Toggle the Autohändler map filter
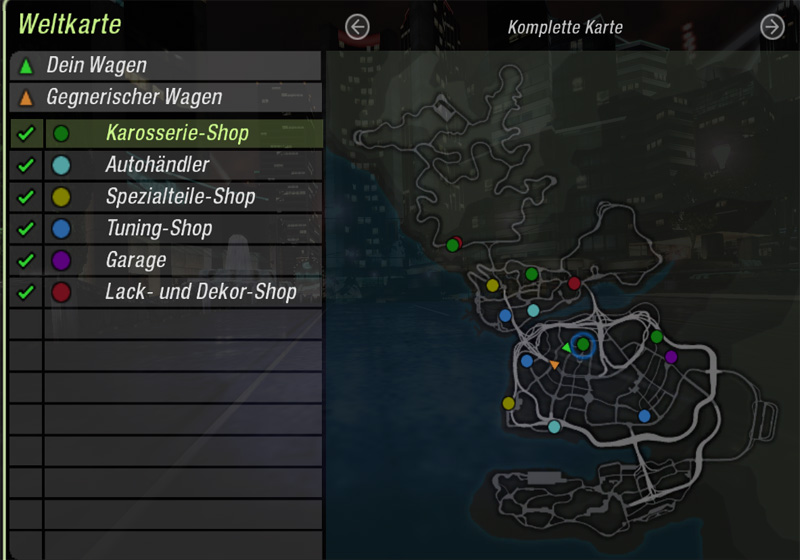Image resolution: width=800 pixels, height=560 pixels. (x=26, y=165)
